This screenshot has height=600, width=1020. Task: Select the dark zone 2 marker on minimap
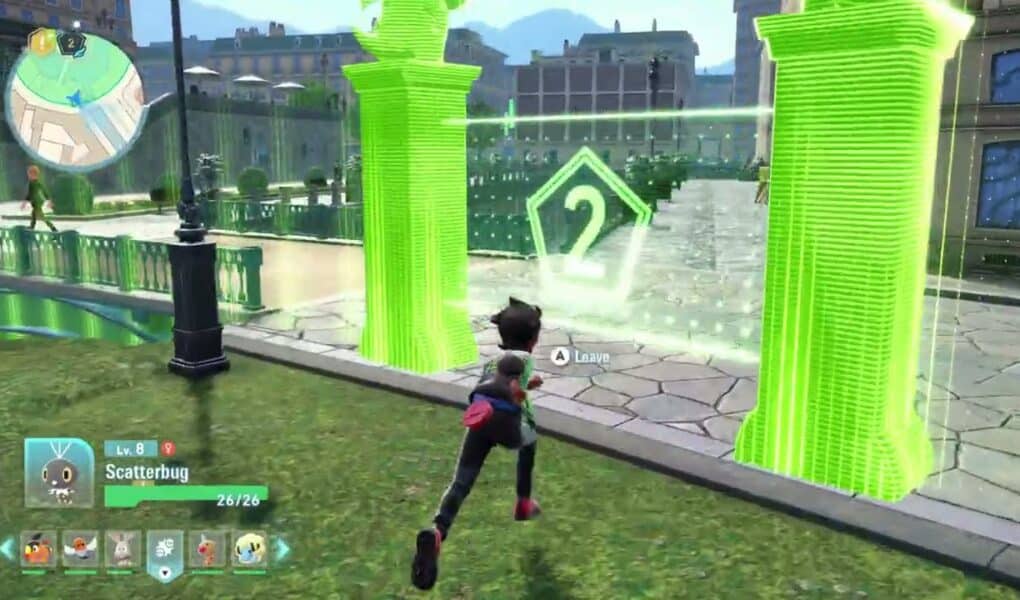coord(71,41)
